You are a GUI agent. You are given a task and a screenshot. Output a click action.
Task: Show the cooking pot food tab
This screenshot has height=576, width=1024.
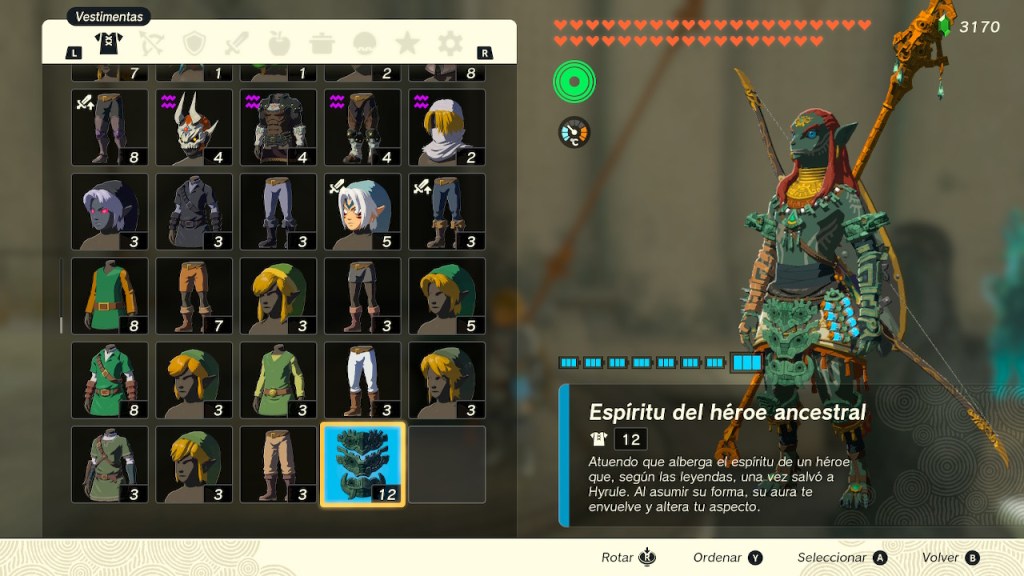(x=322, y=43)
